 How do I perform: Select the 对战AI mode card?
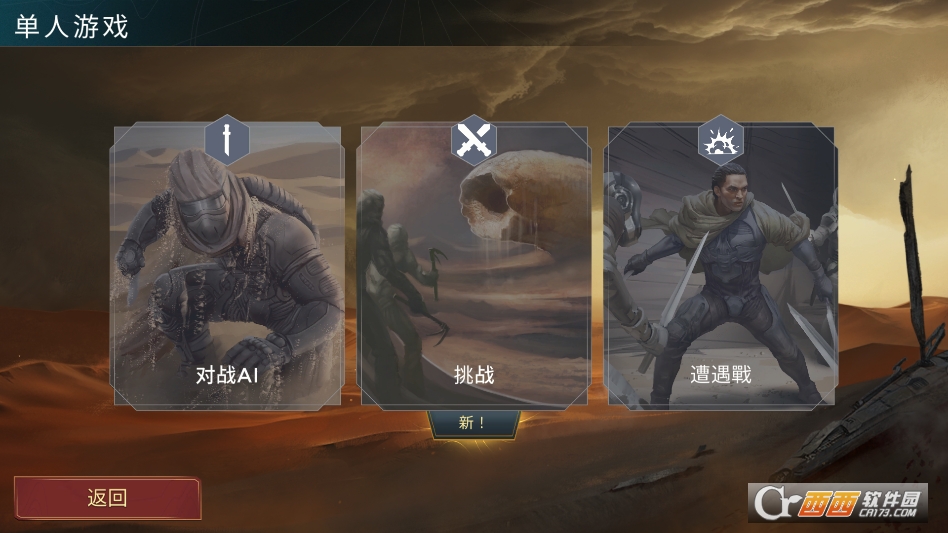[226, 267]
